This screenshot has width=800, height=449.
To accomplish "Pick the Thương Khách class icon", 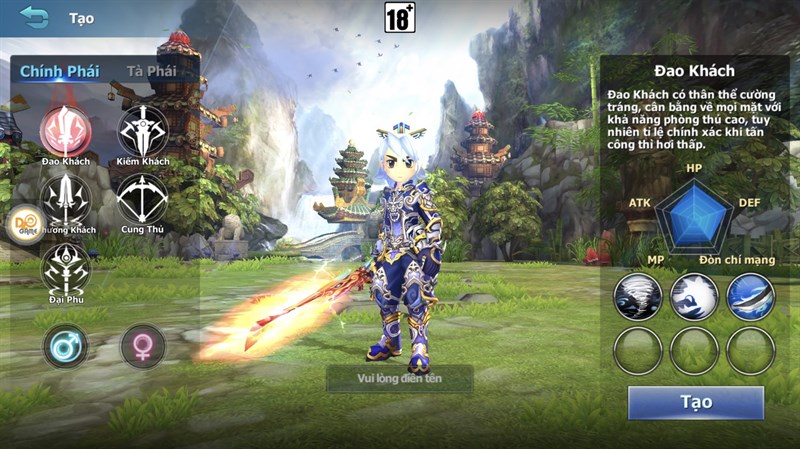I will click(68, 199).
